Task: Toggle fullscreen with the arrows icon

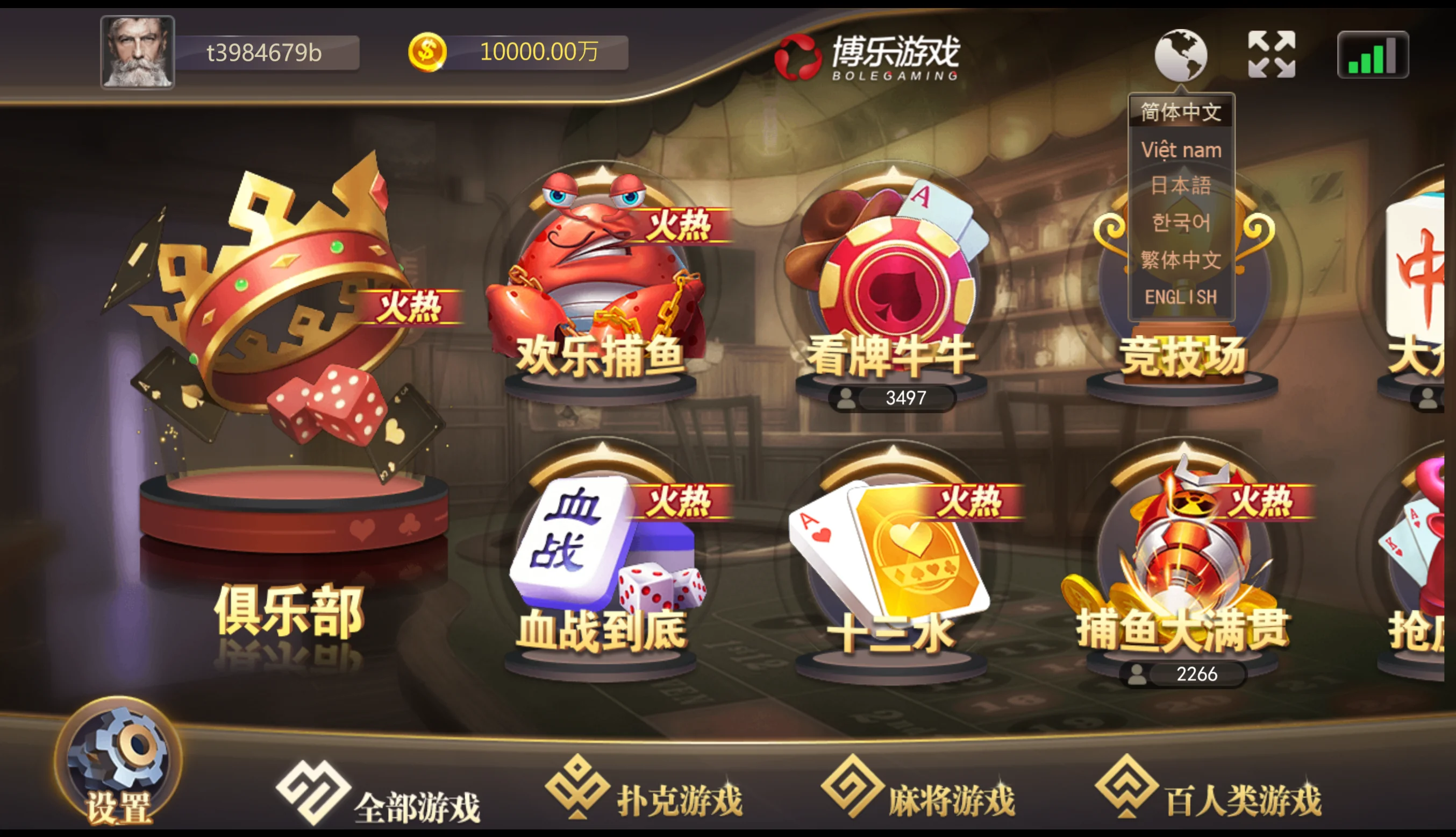Action: pyautogui.click(x=1272, y=55)
